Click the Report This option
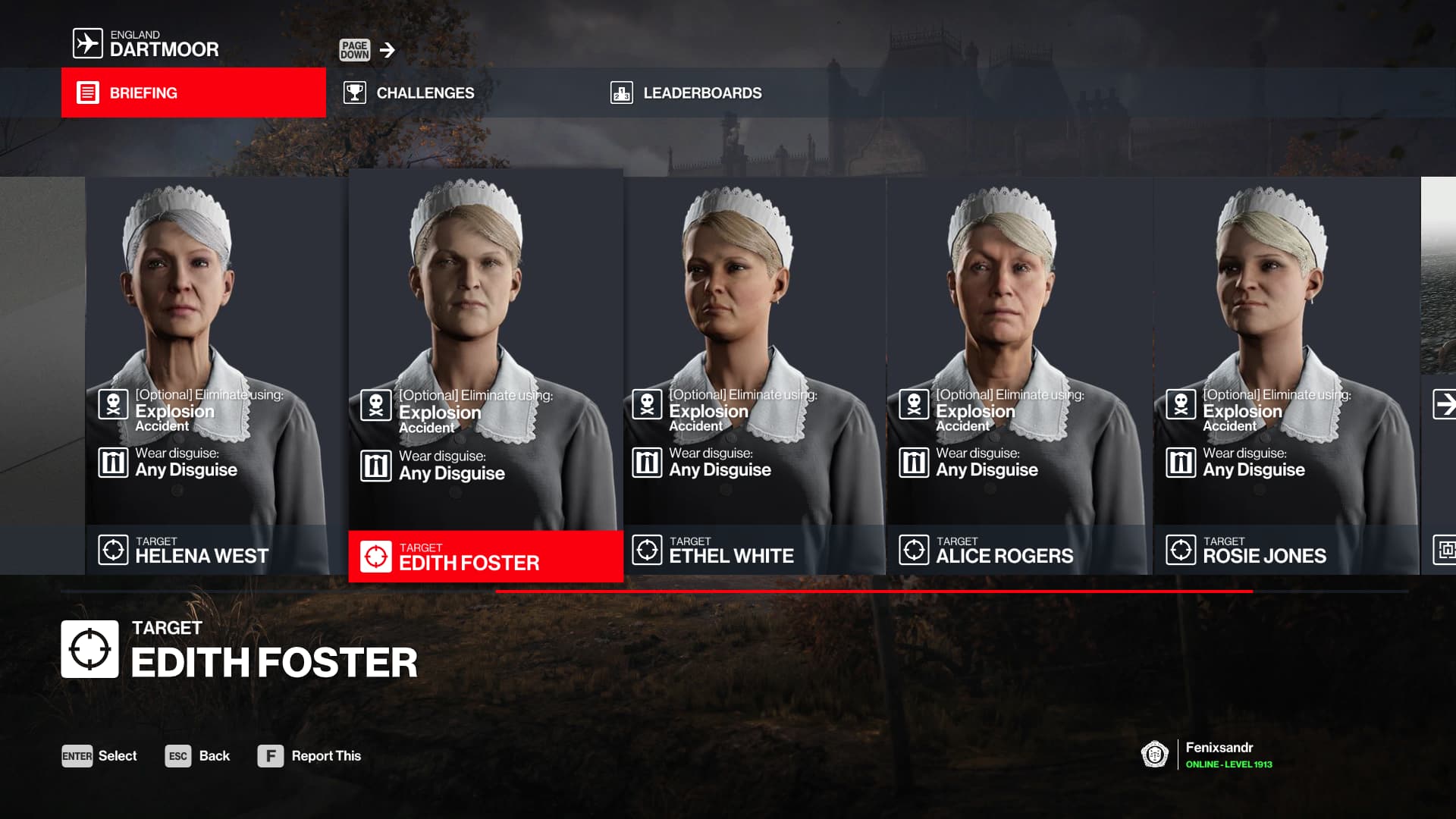The image size is (1456, 819). click(x=309, y=756)
